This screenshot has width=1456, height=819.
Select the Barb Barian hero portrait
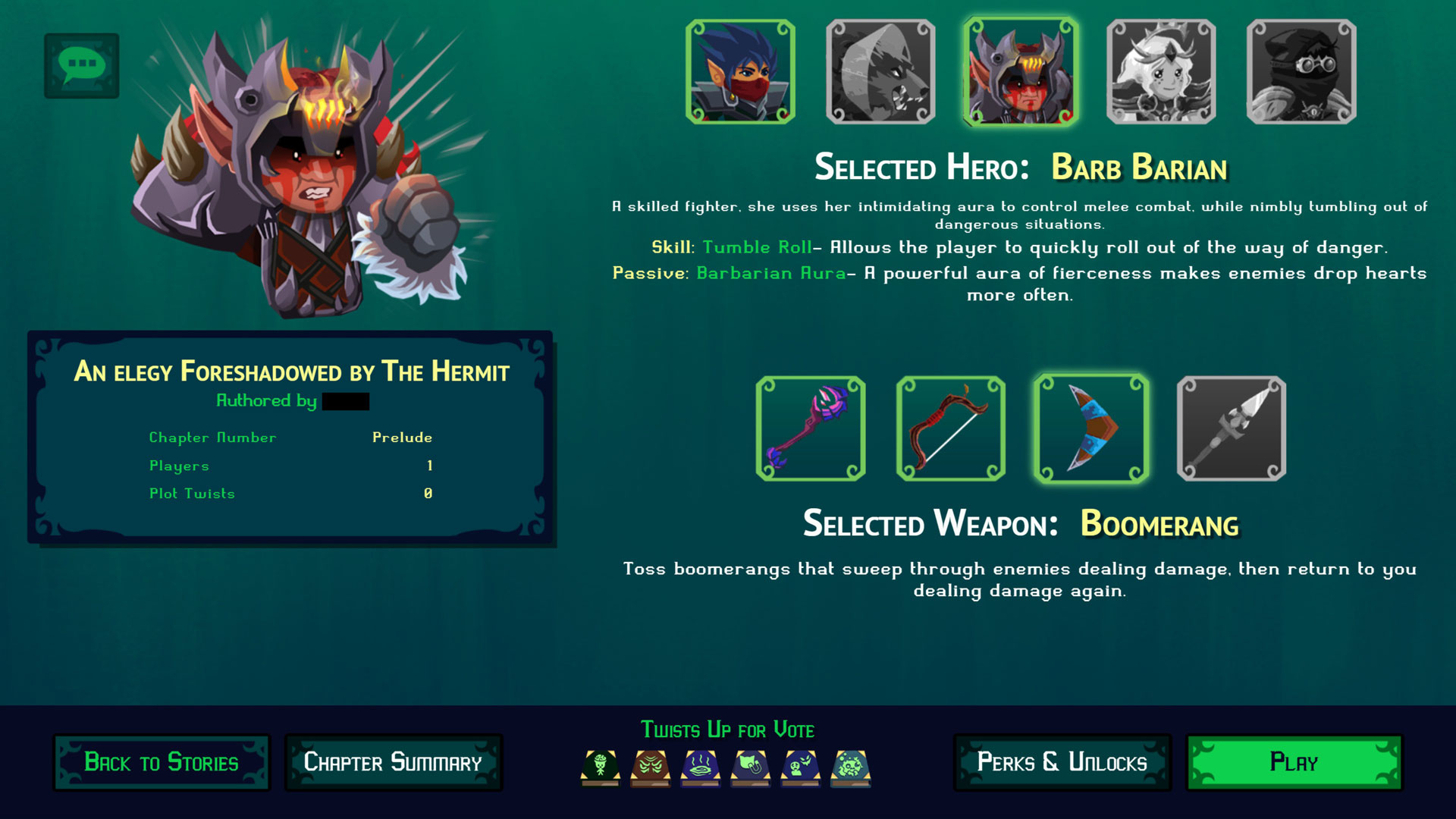tap(1021, 71)
